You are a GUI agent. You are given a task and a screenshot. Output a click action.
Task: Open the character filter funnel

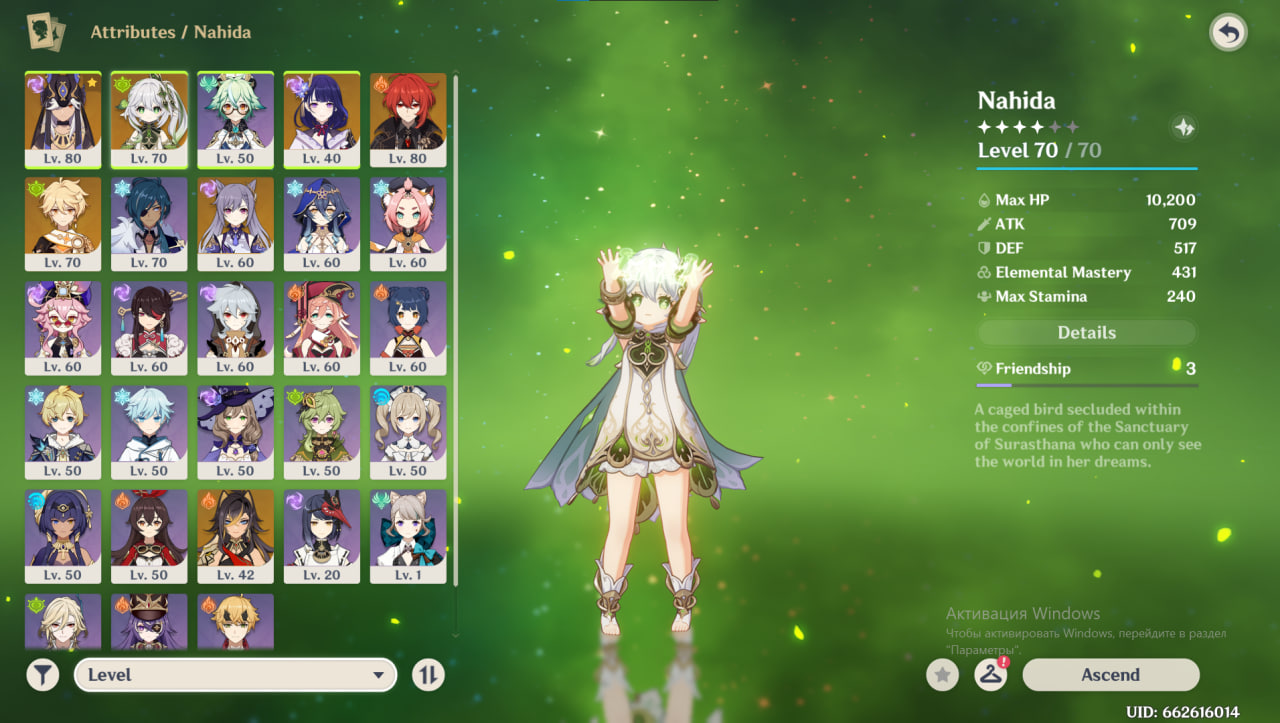(42, 675)
